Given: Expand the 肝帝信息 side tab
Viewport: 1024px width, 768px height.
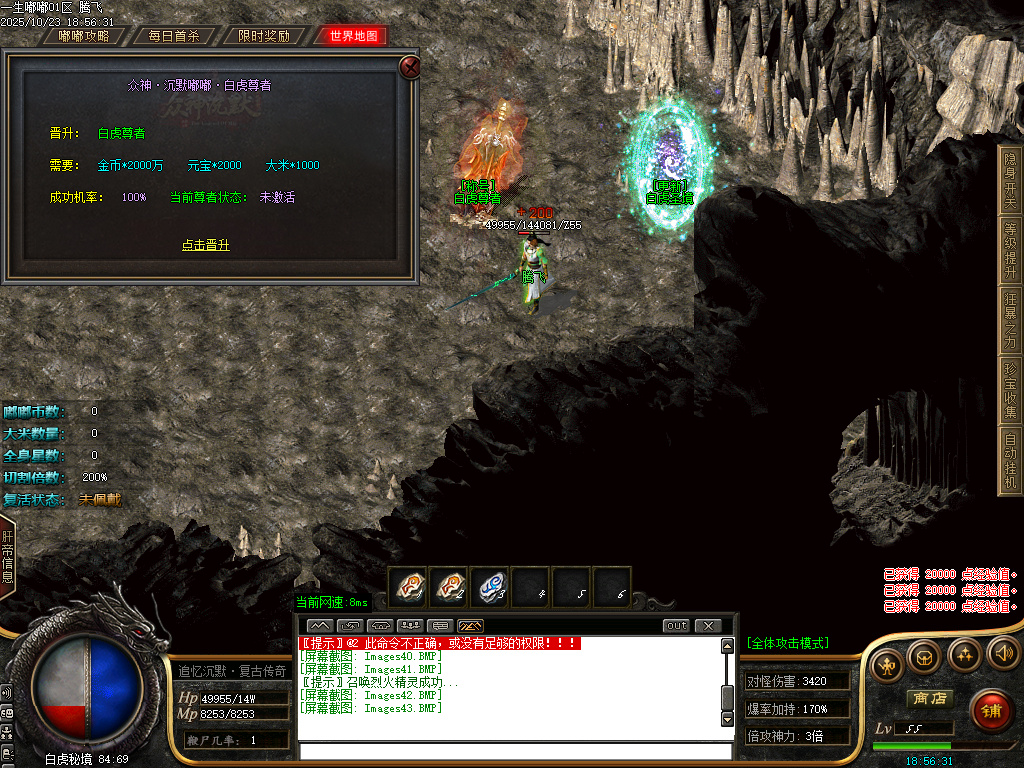Looking at the screenshot, I should (x=7, y=556).
